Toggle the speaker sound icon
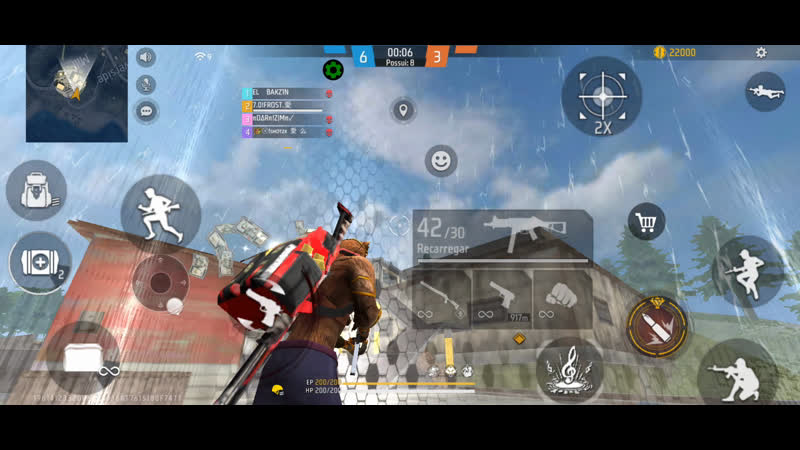The image size is (800, 450). click(x=146, y=57)
